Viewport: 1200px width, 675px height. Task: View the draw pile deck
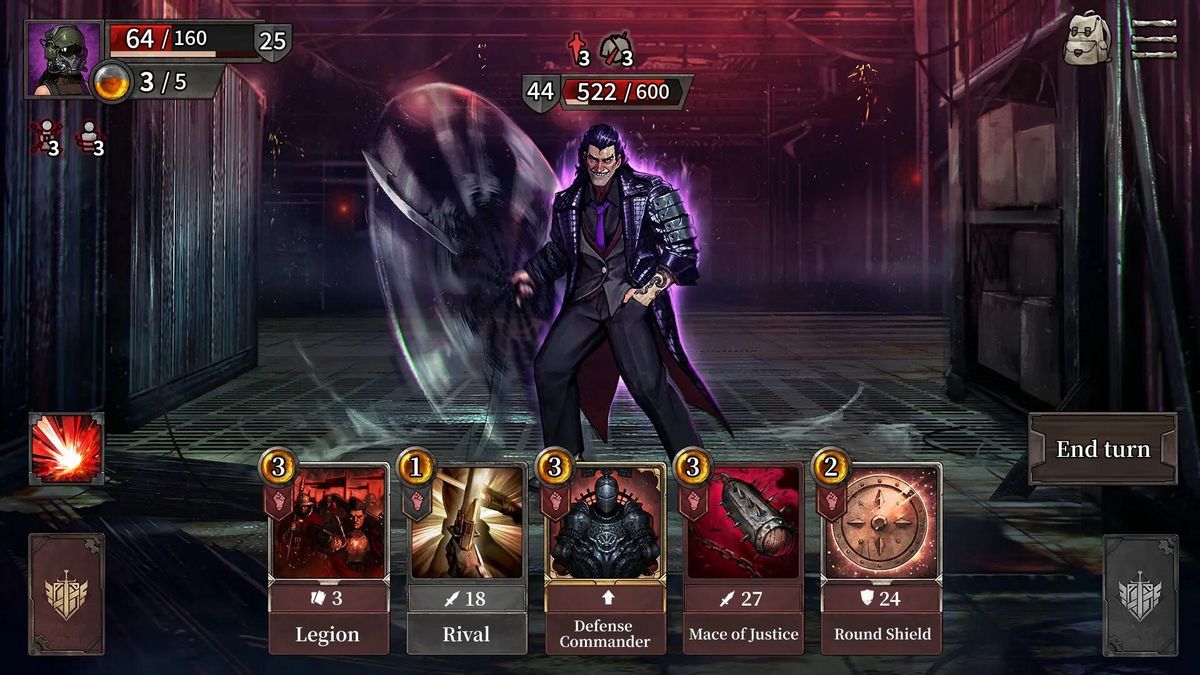[x=66, y=594]
